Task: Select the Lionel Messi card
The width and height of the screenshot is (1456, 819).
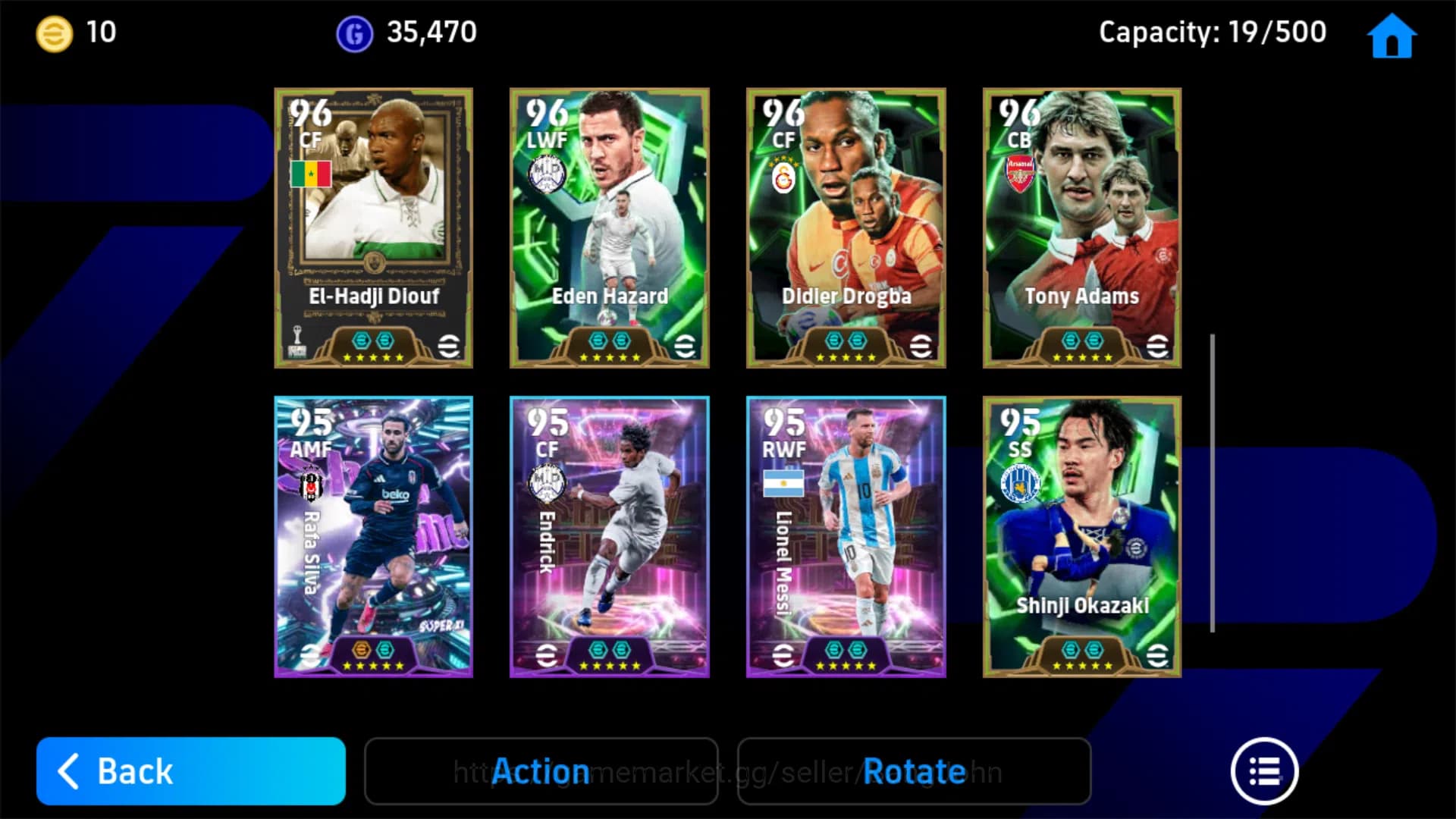Action: pyautogui.click(x=846, y=531)
